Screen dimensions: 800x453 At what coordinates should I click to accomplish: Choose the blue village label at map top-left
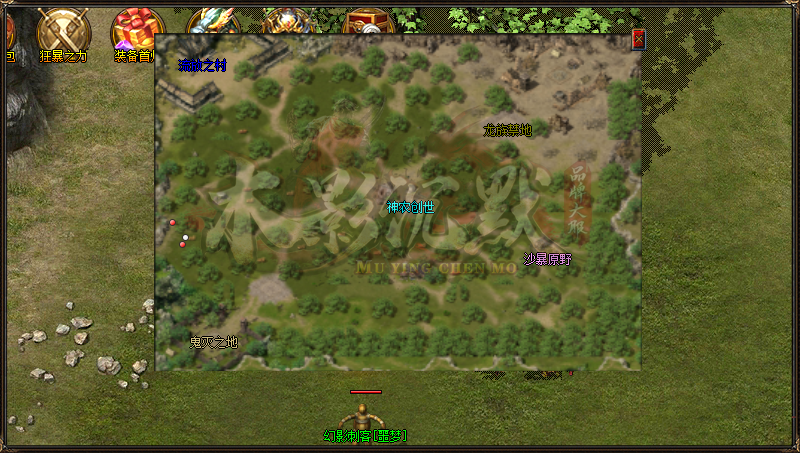(203, 65)
